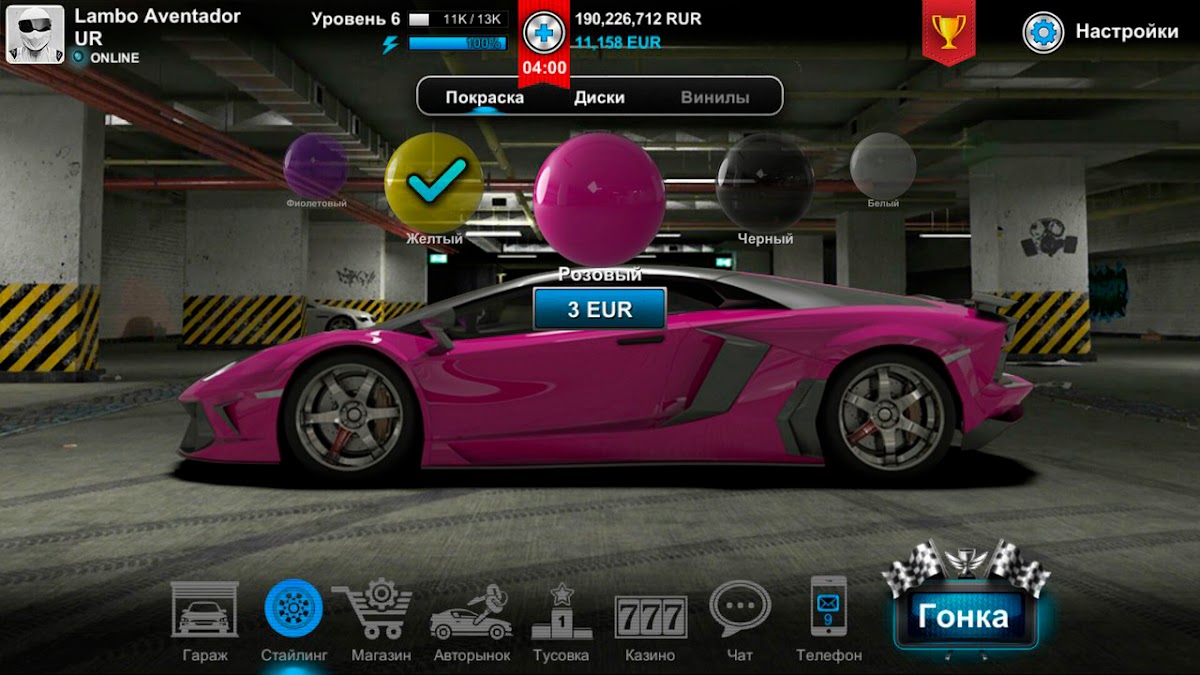The image size is (1200, 675).
Task: Select the white Белый paint ball
Action: coord(883,165)
